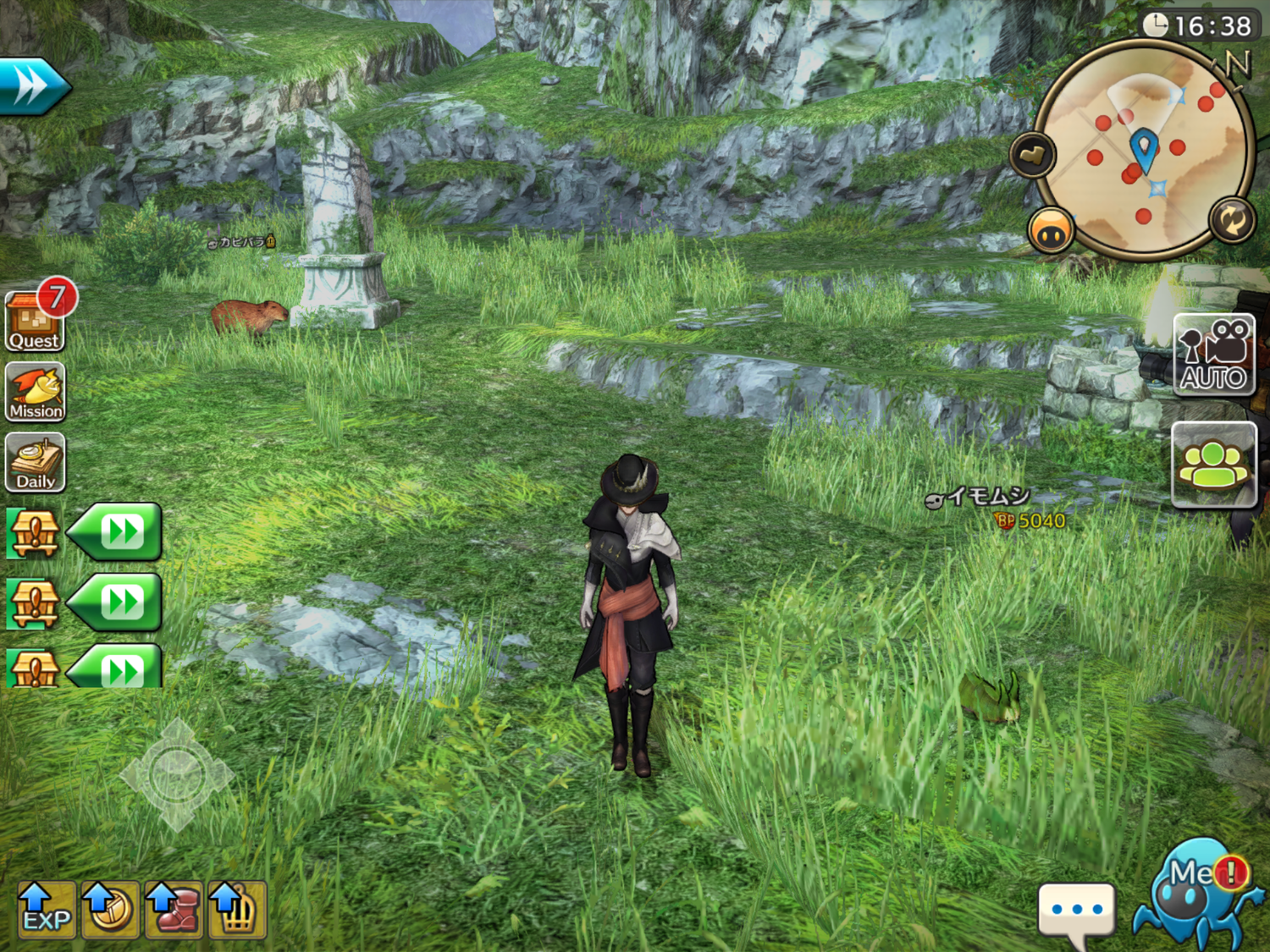
Task: Open the Me menu octopus icon
Action: [1197, 893]
